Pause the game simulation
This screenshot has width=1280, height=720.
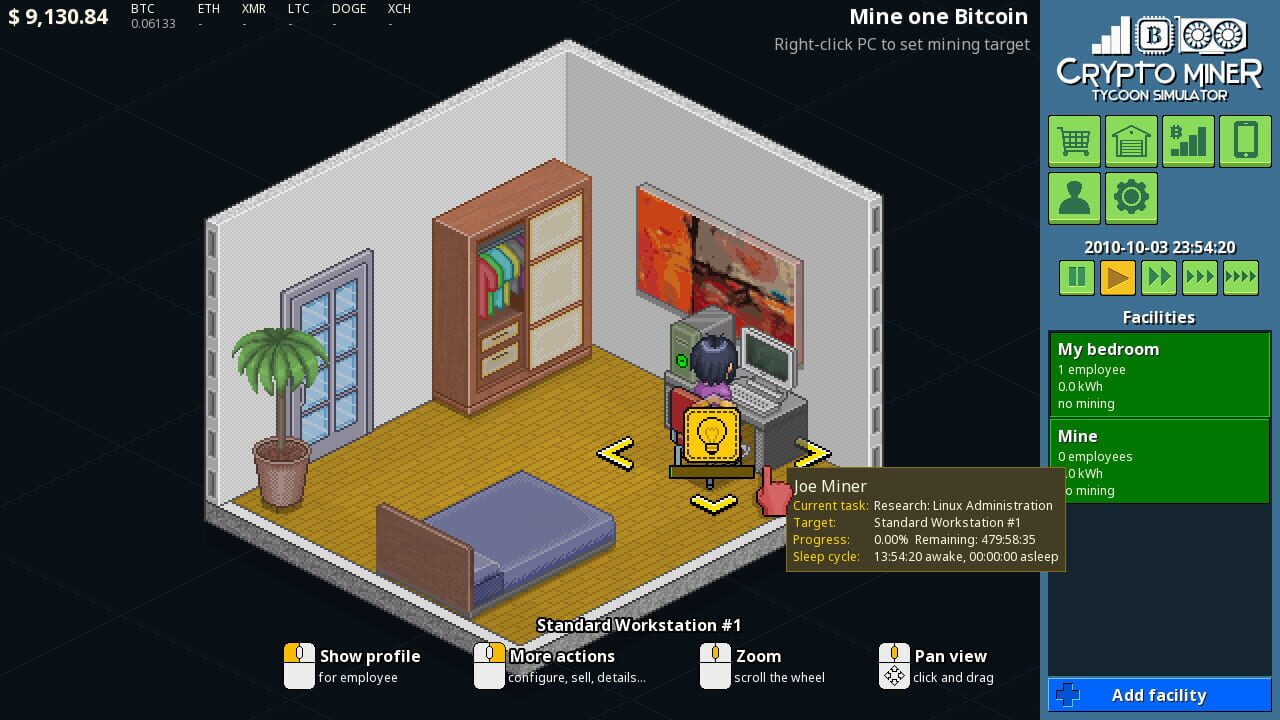point(1076,277)
